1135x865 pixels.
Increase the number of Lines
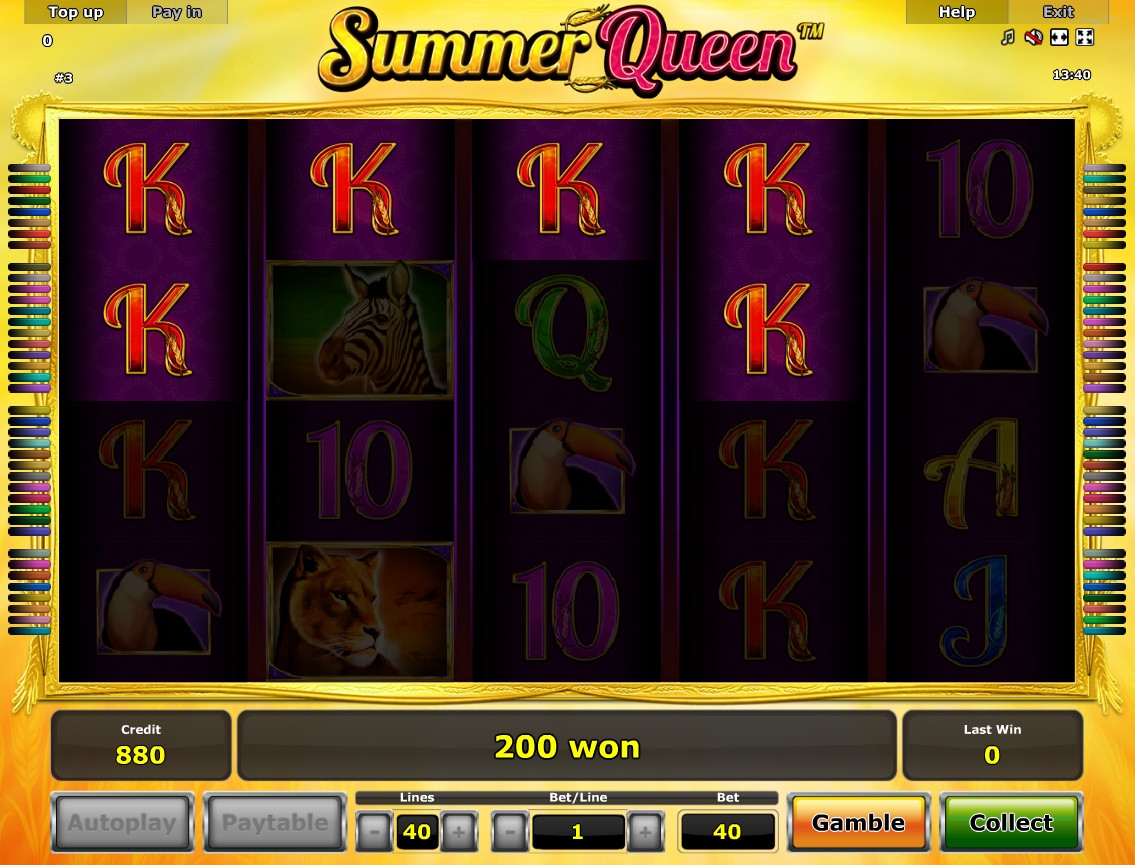point(459,831)
